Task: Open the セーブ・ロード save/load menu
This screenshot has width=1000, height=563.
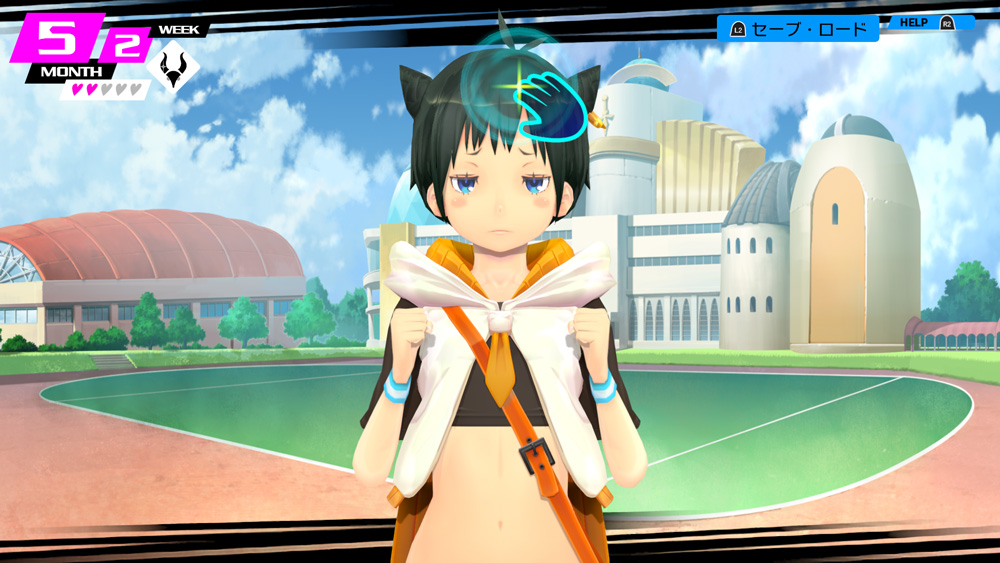Action: [798, 28]
